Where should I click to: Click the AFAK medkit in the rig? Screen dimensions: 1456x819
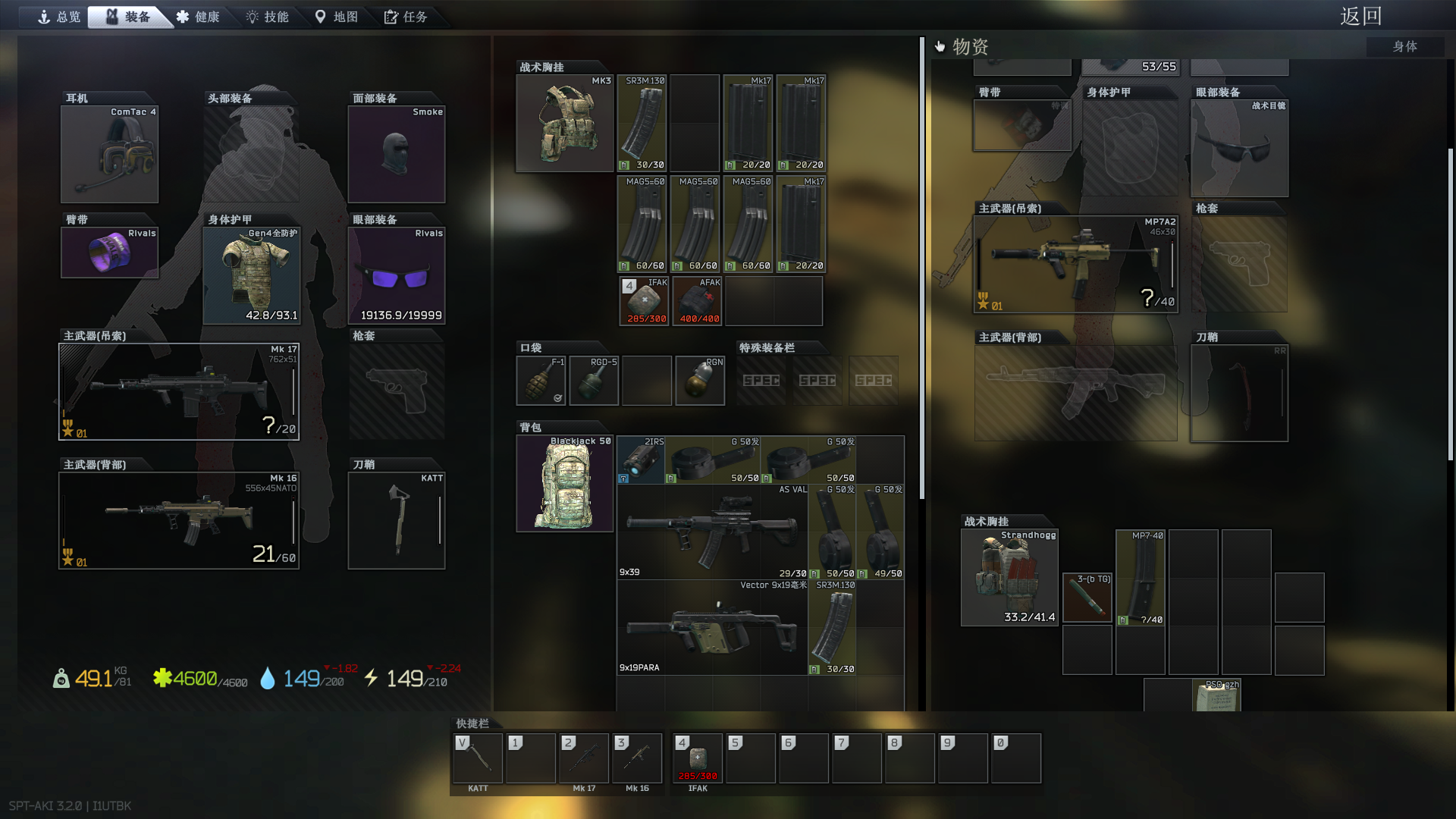pos(697,301)
